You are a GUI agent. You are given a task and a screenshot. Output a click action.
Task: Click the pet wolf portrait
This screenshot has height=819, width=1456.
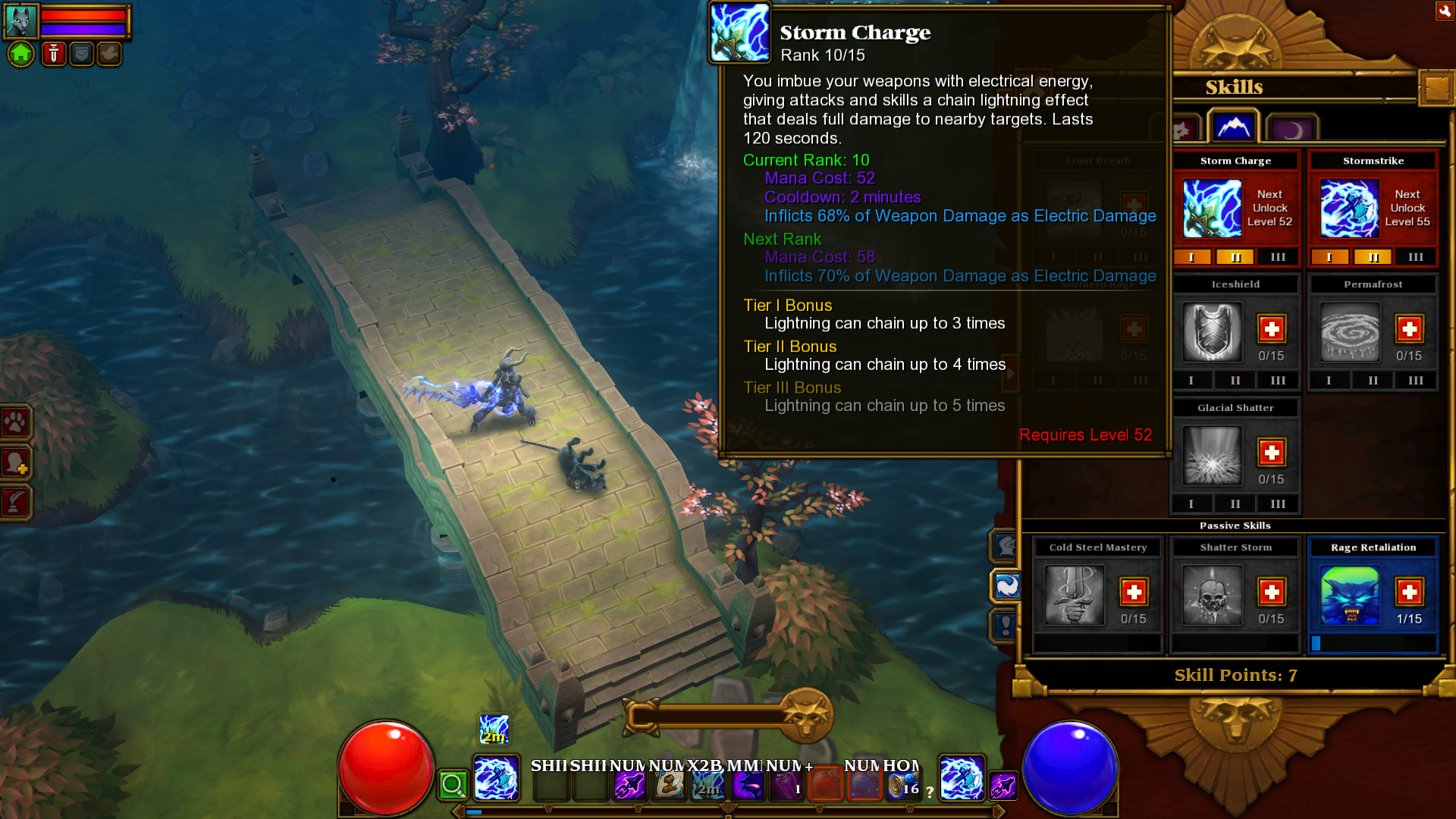coord(20,20)
